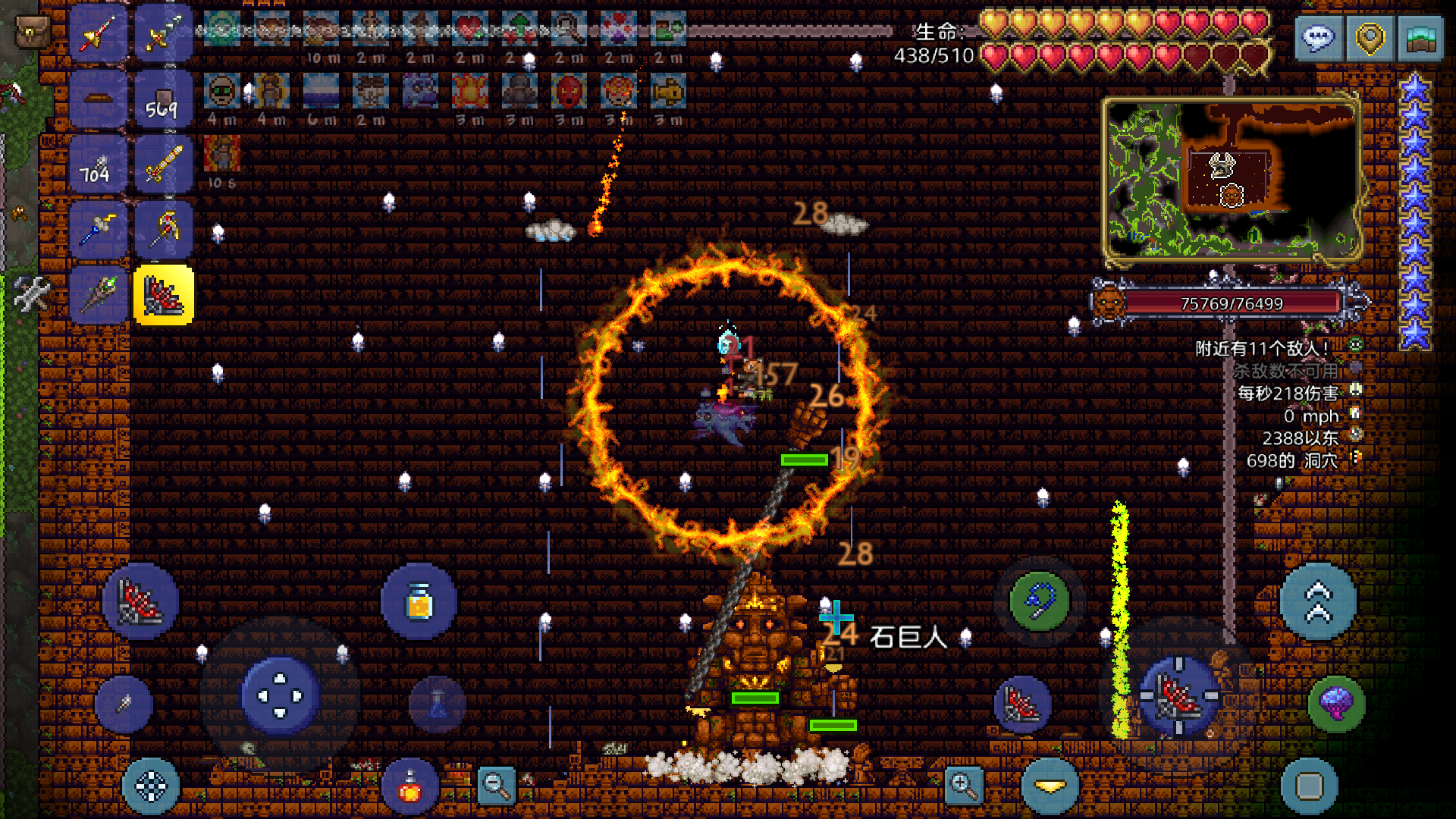The image size is (1456, 819).
Task: Tap the double-arrow jump button
Action: tap(1318, 601)
